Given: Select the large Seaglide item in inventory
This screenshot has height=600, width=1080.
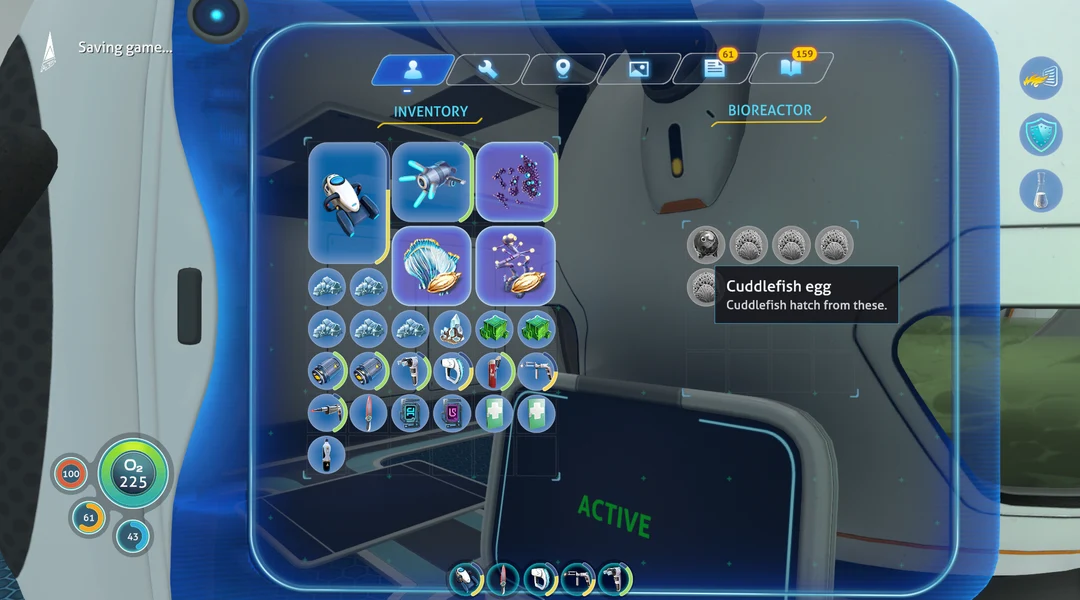Looking at the screenshot, I should [x=347, y=202].
